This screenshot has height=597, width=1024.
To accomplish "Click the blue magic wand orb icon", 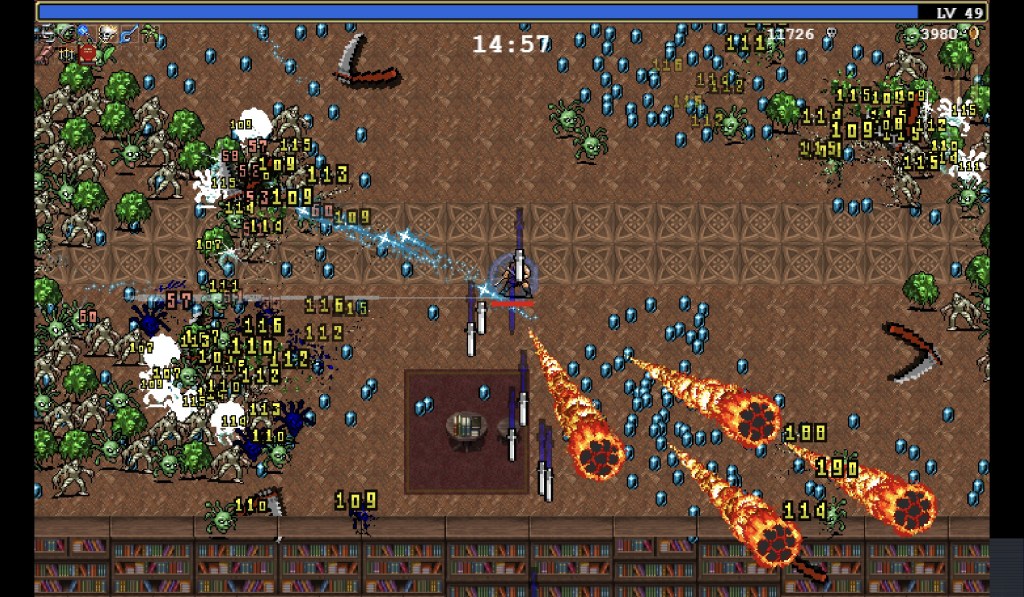I will (83, 32).
